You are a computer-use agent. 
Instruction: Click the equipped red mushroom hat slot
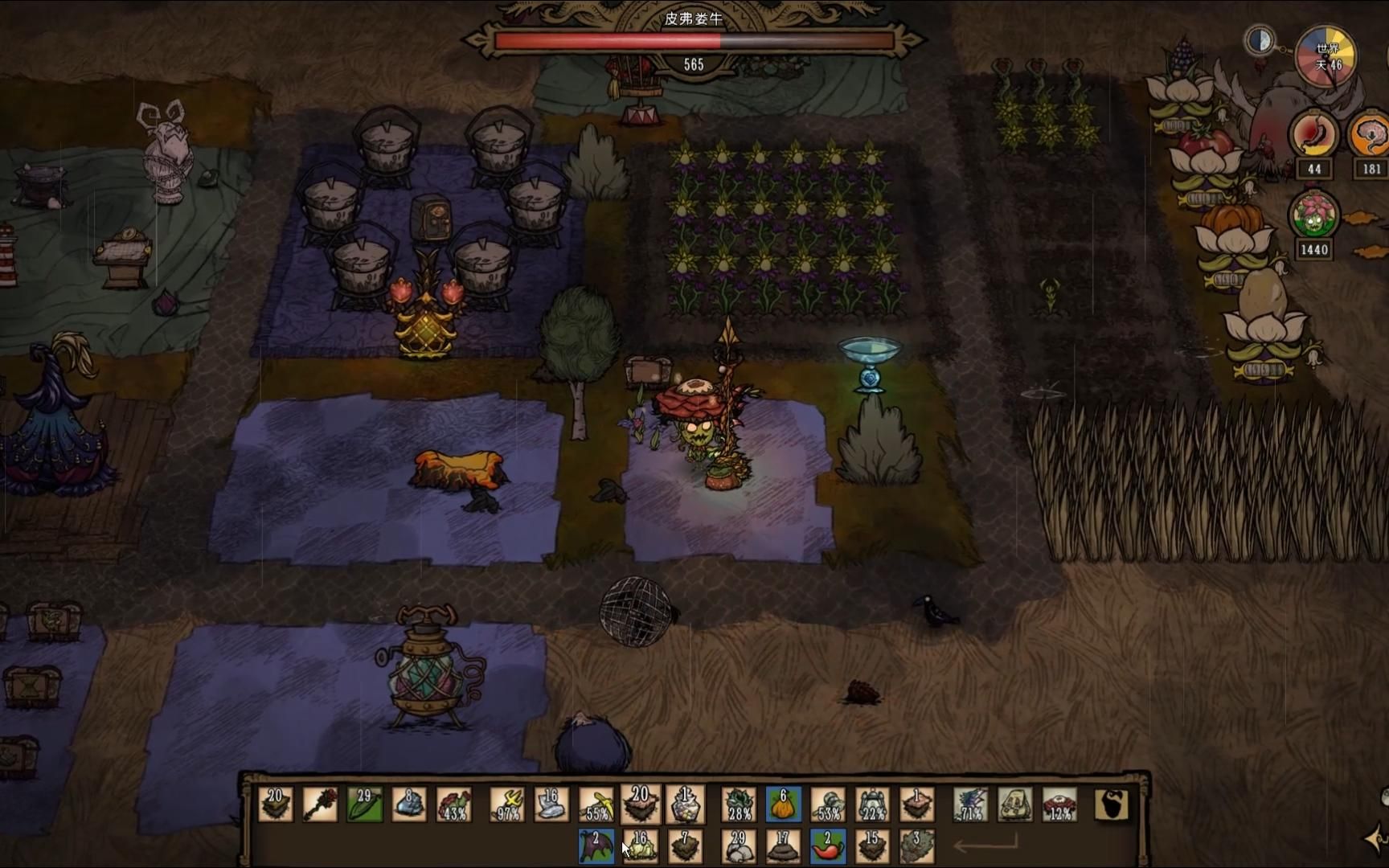(1059, 805)
